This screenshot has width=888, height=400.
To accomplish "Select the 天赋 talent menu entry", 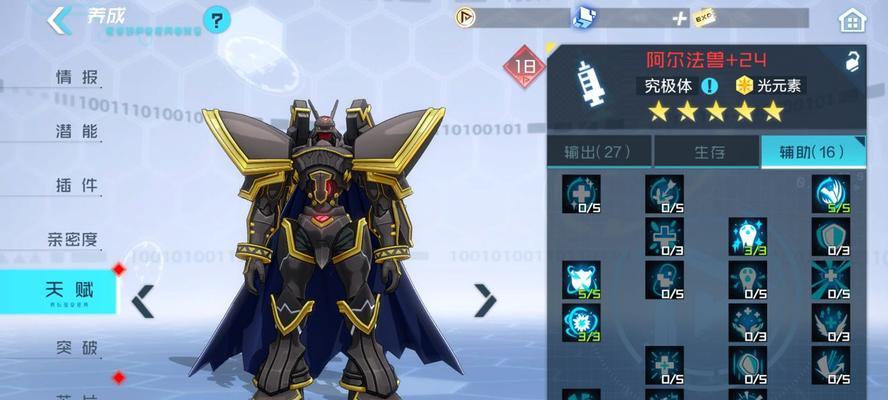I will pyautogui.click(x=68, y=292).
